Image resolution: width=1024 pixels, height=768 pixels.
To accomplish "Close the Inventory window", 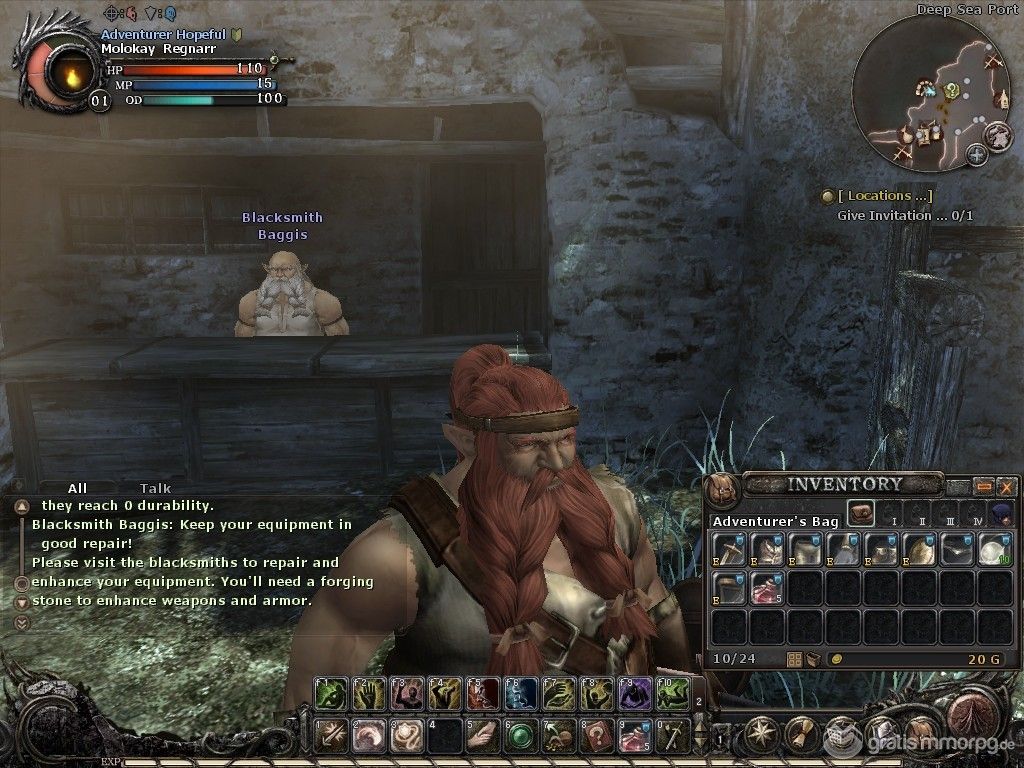I will coord(1005,487).
